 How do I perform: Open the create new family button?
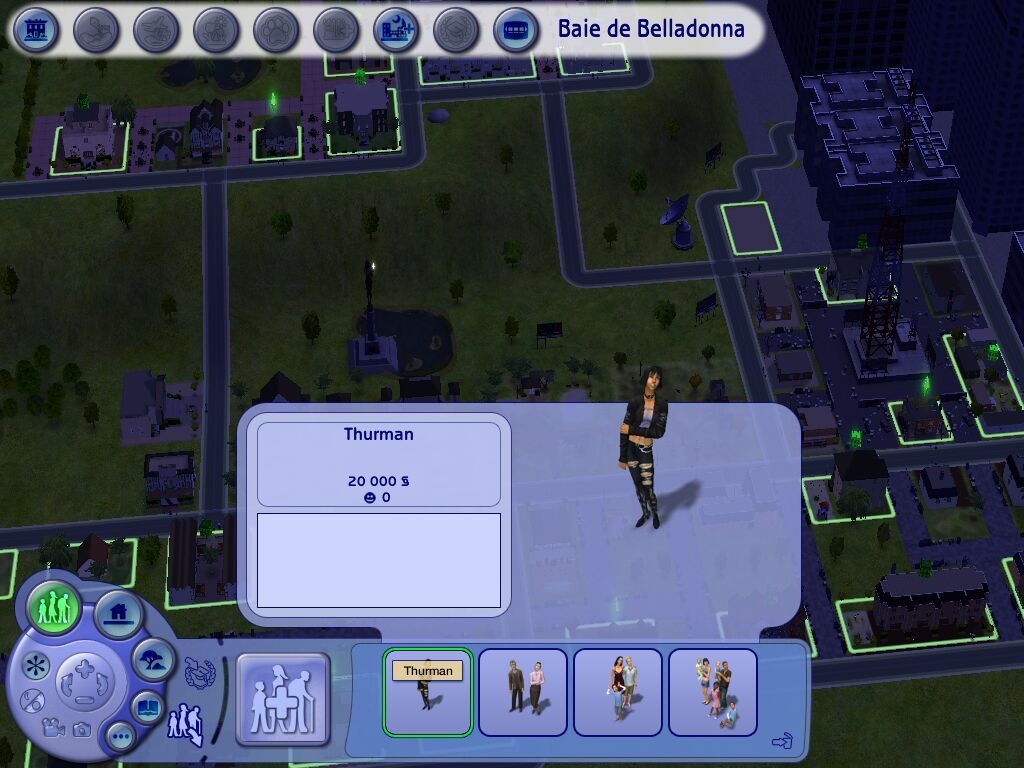pos(283,700)
